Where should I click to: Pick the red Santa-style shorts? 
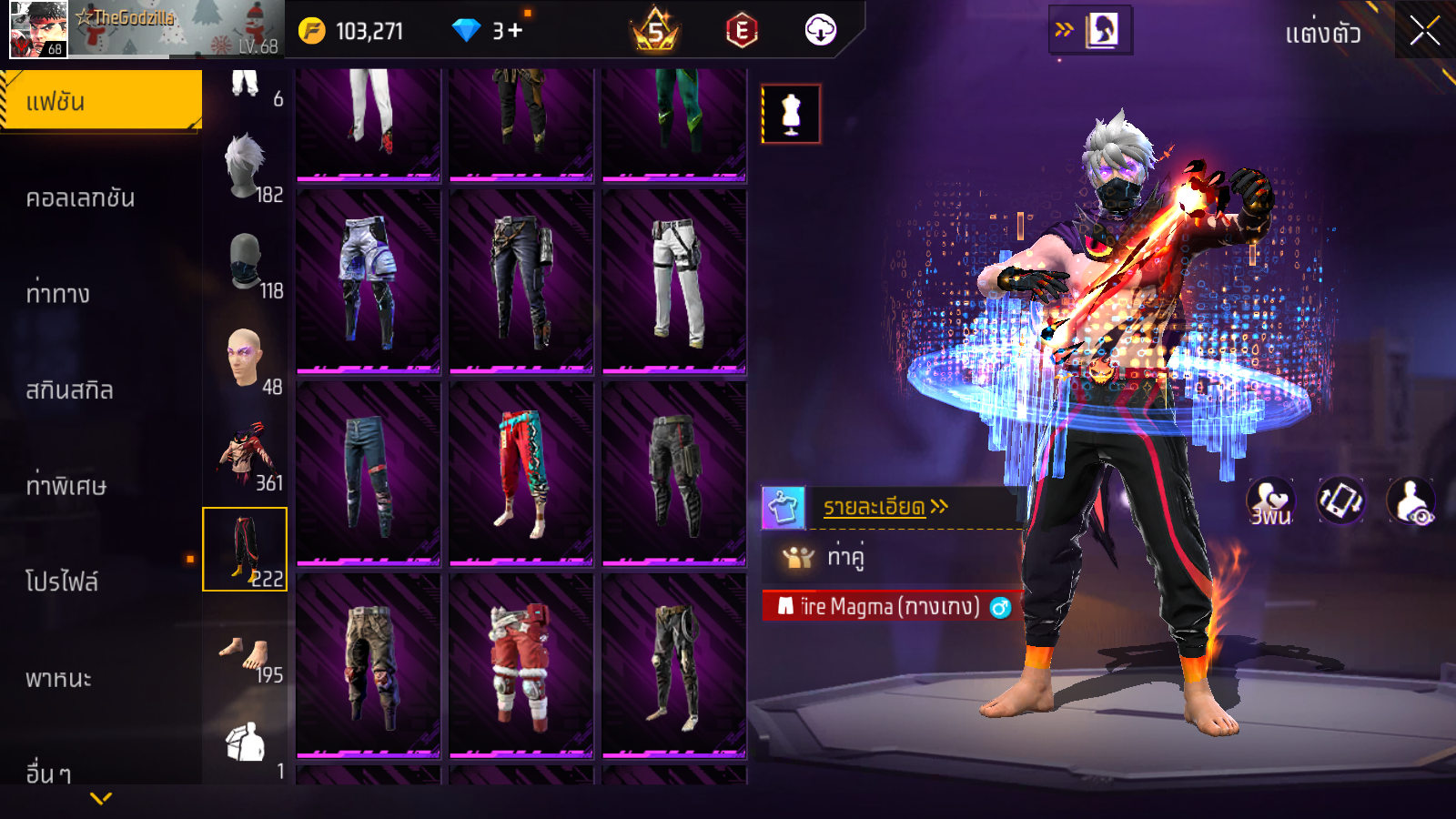[521, 665]
